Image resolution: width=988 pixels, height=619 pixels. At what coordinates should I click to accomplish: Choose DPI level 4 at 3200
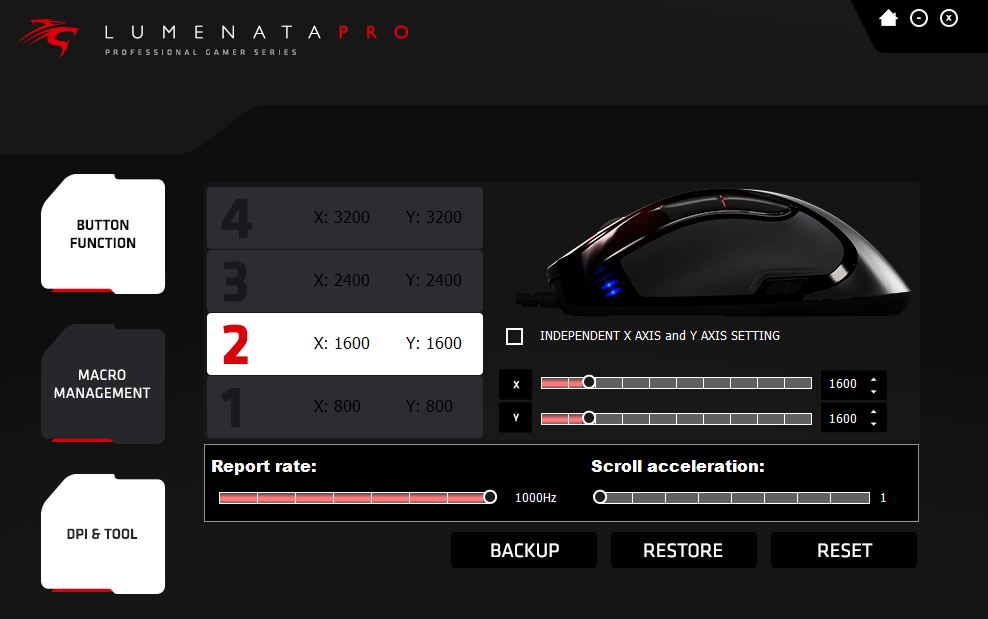(344, 217)
